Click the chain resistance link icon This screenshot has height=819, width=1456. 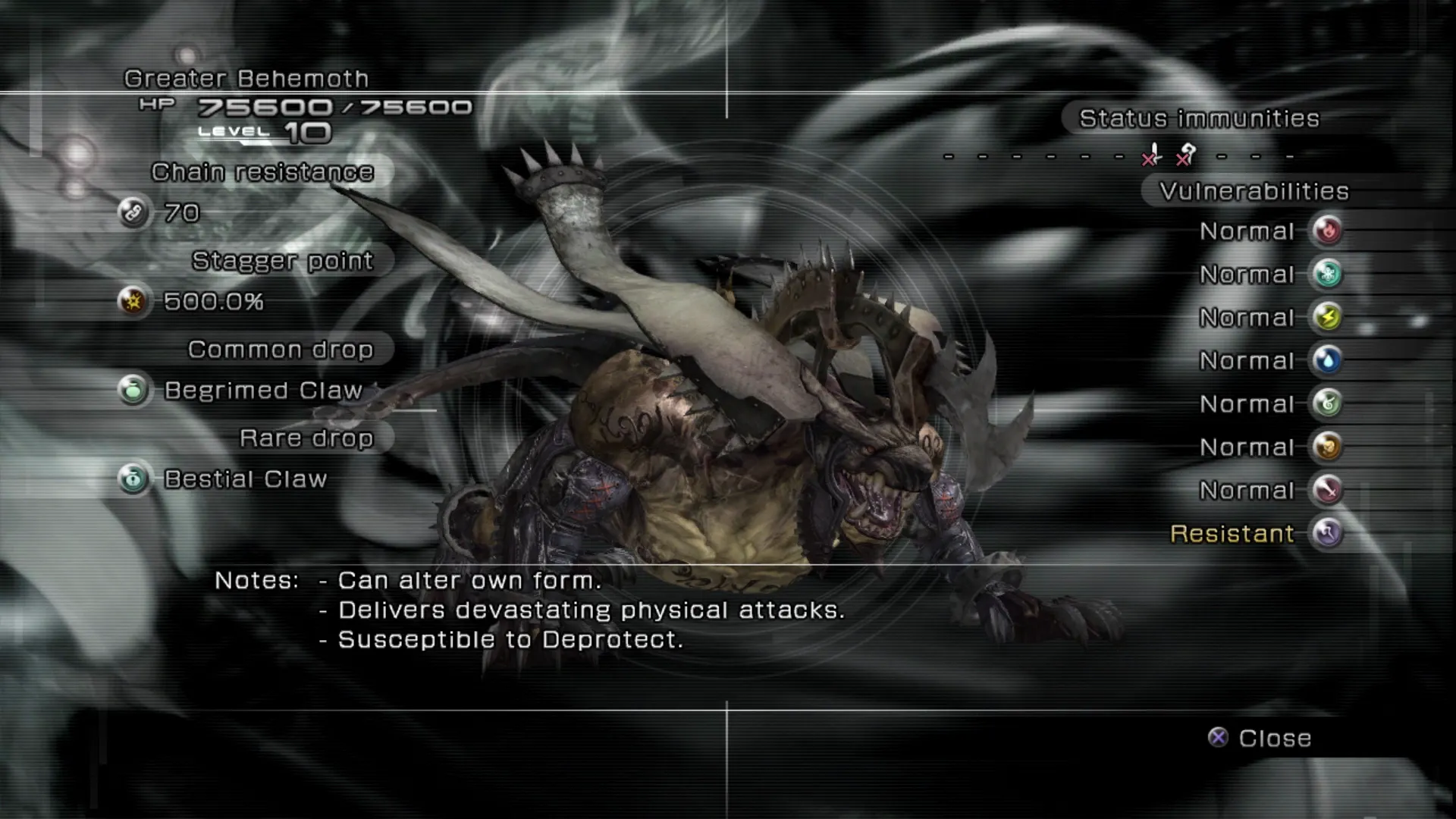[x=133, y=212]
